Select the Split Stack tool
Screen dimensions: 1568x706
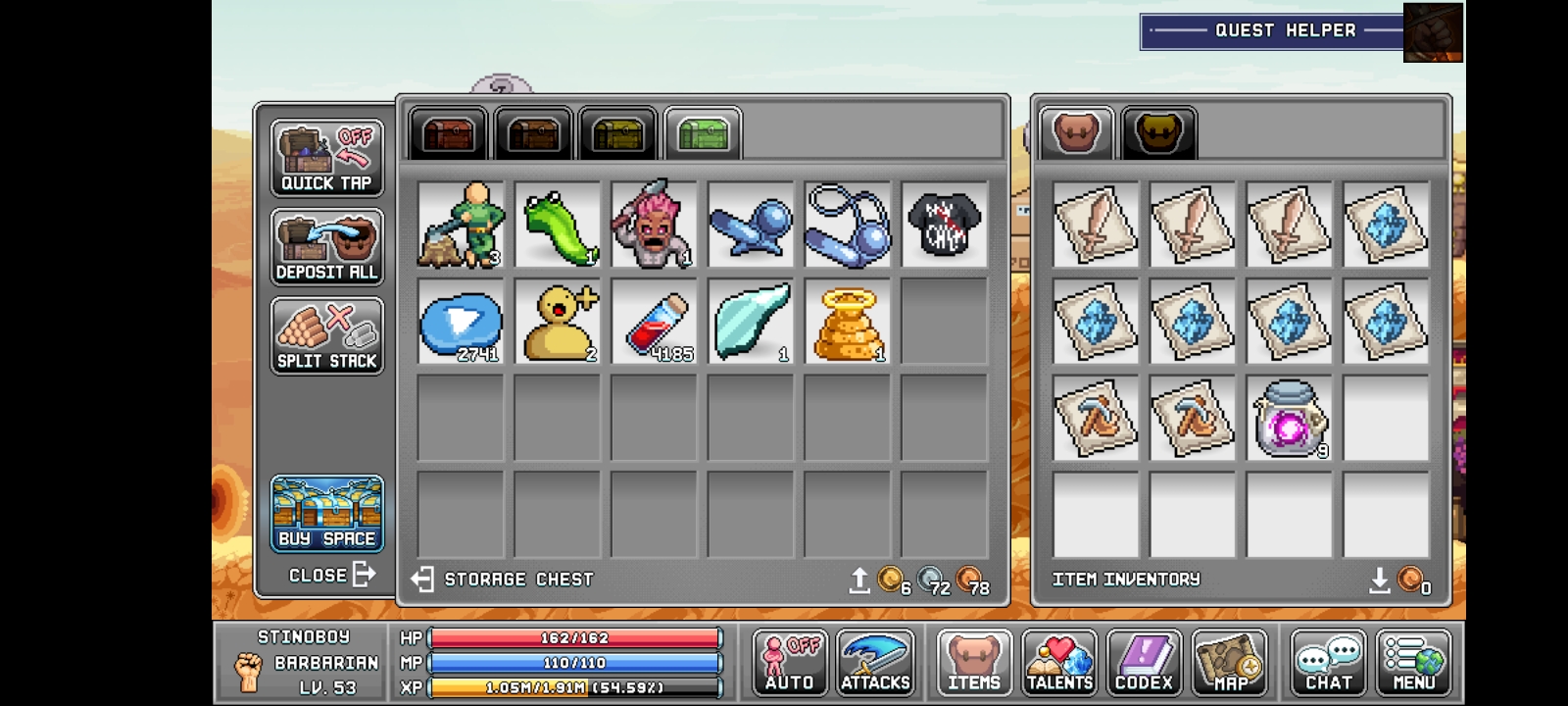pyautogui.click(x=327, y=336)
